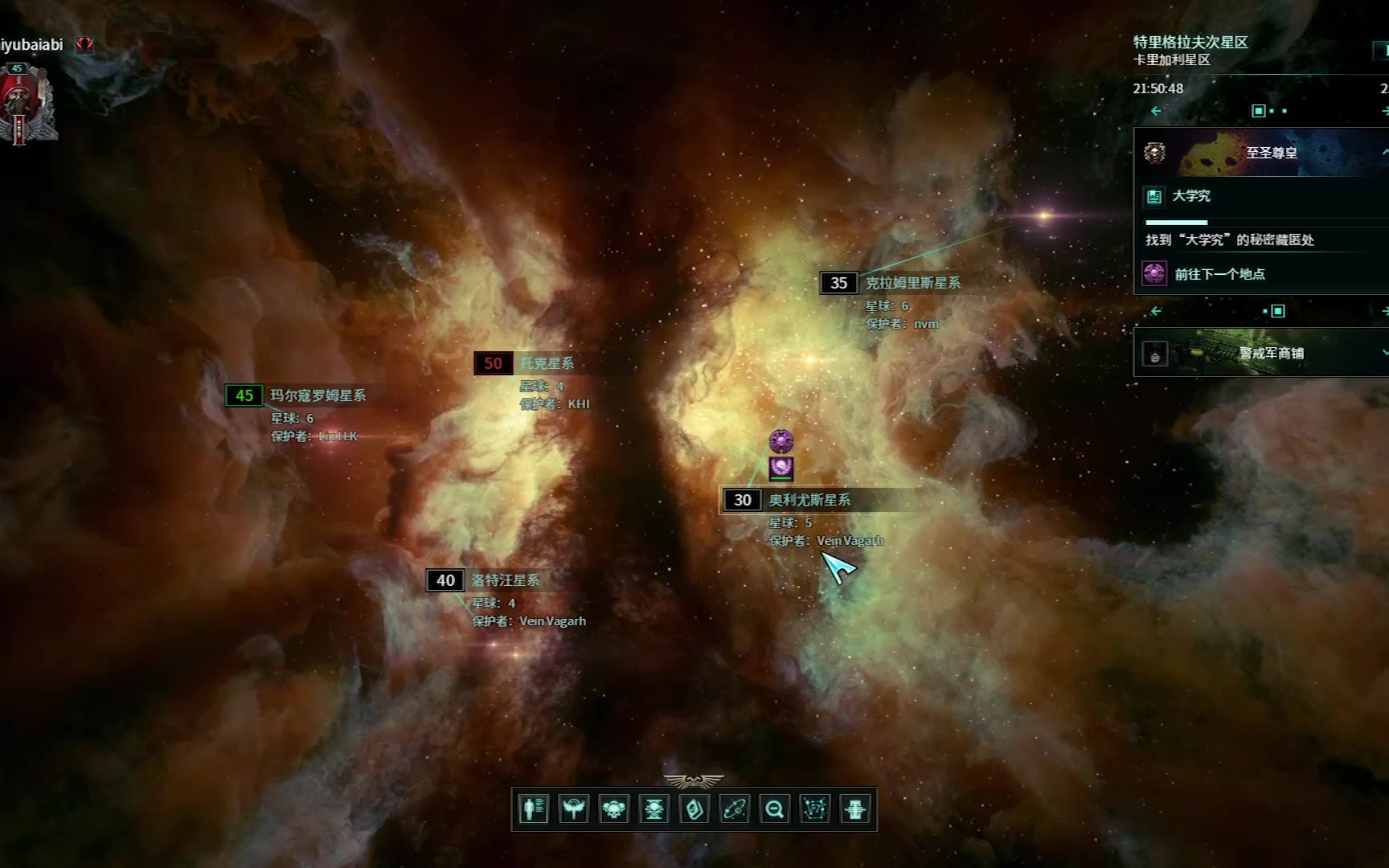Open the skull book codex icon

[694, 809]
